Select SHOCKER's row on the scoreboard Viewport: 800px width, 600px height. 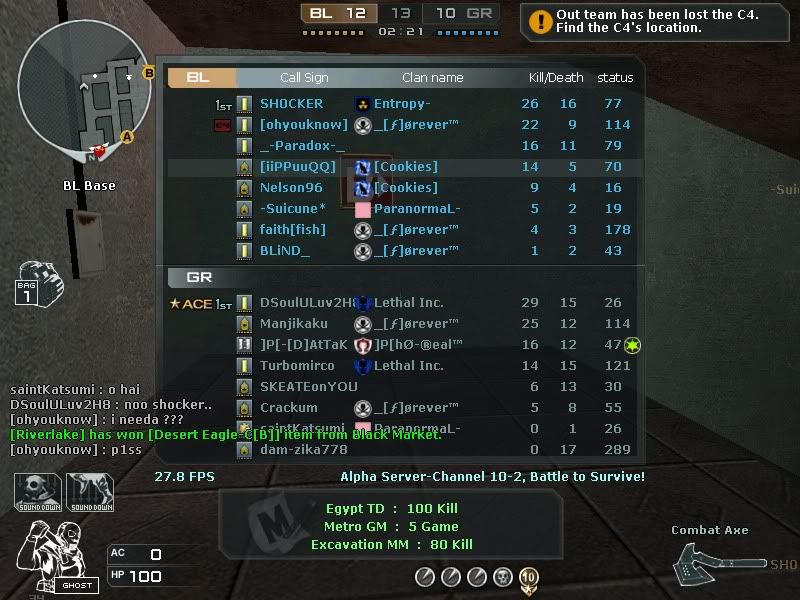coord(400,104)
